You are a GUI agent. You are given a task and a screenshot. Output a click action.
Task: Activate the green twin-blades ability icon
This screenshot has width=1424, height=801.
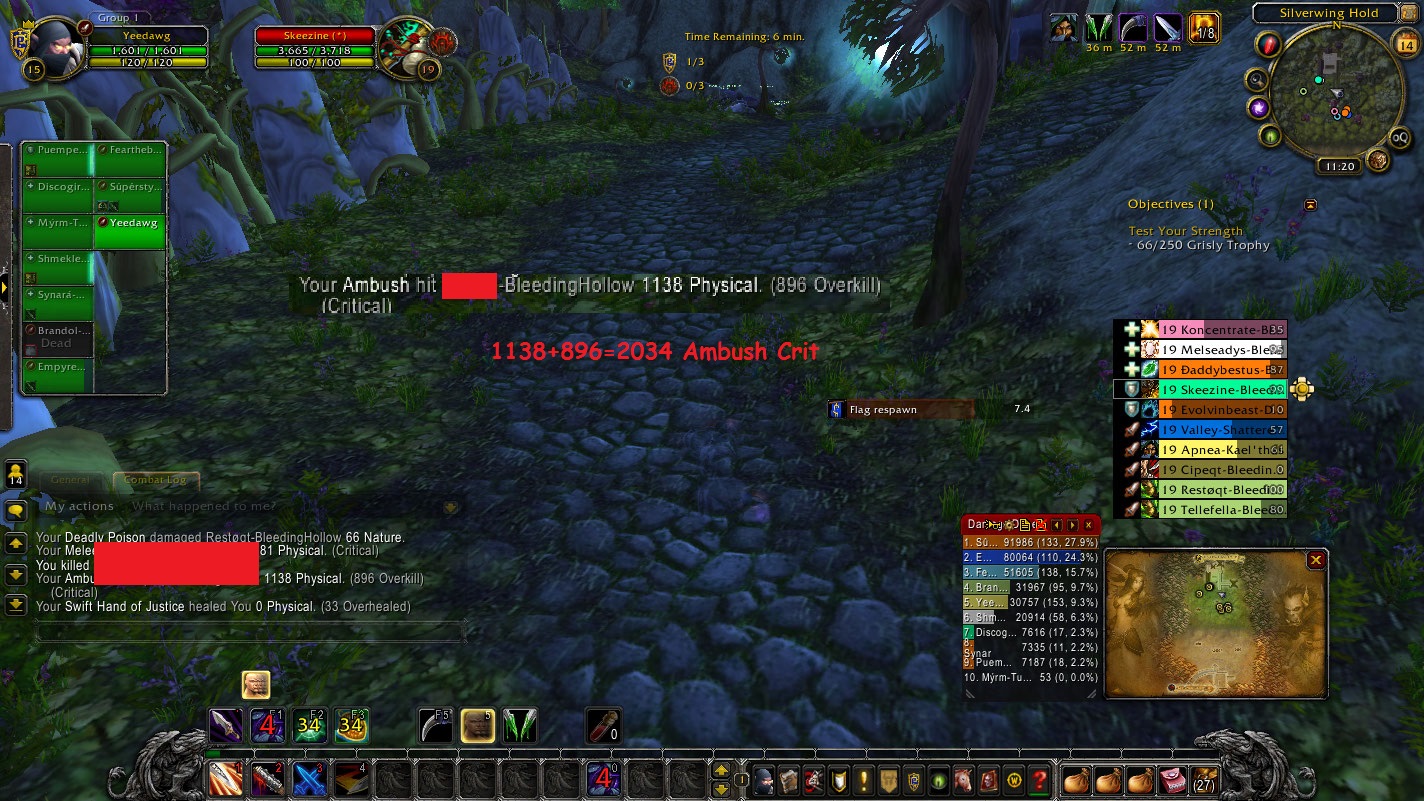click(x=519, y=725)
